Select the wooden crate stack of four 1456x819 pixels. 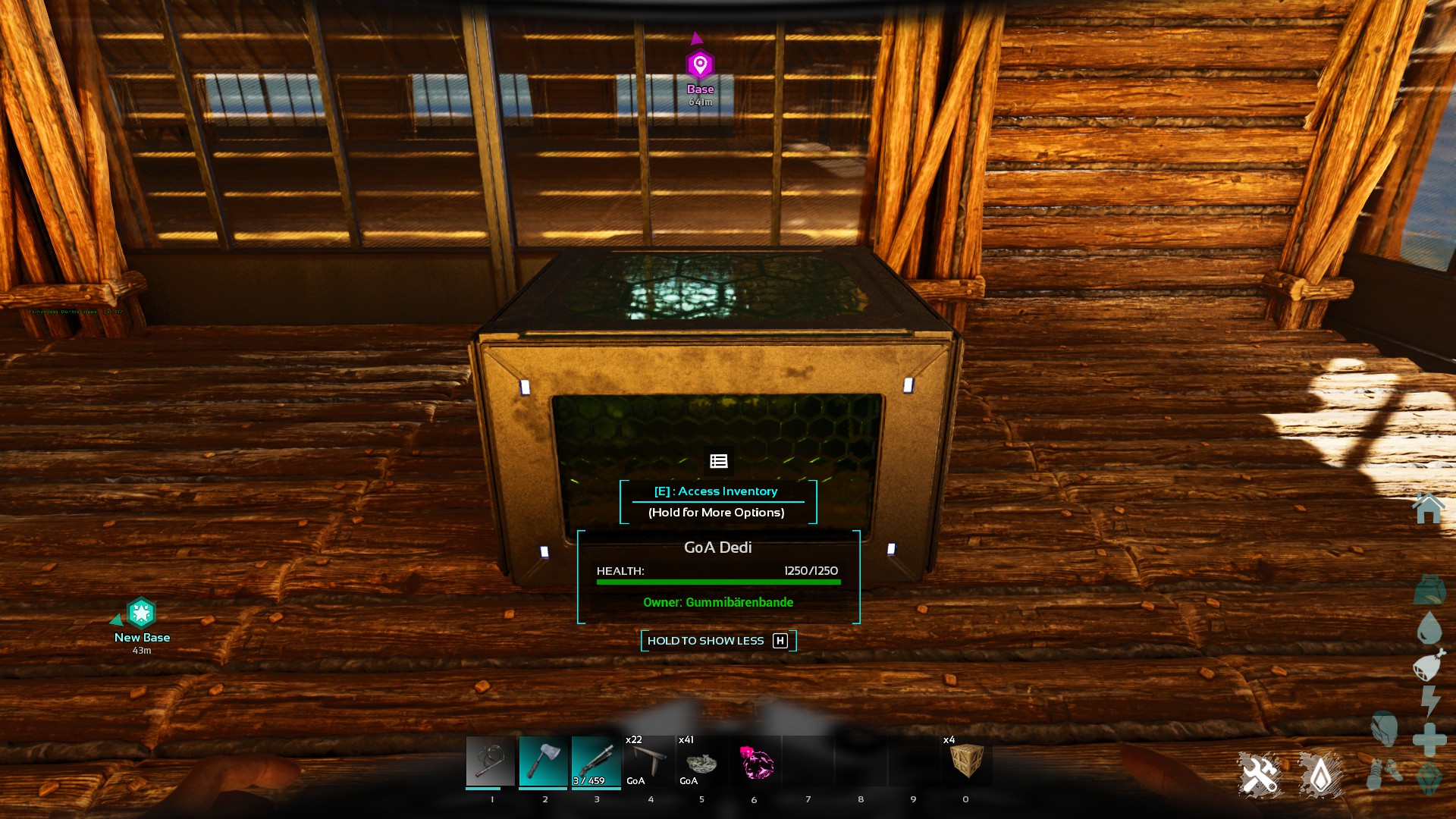(x=966, y=761)
